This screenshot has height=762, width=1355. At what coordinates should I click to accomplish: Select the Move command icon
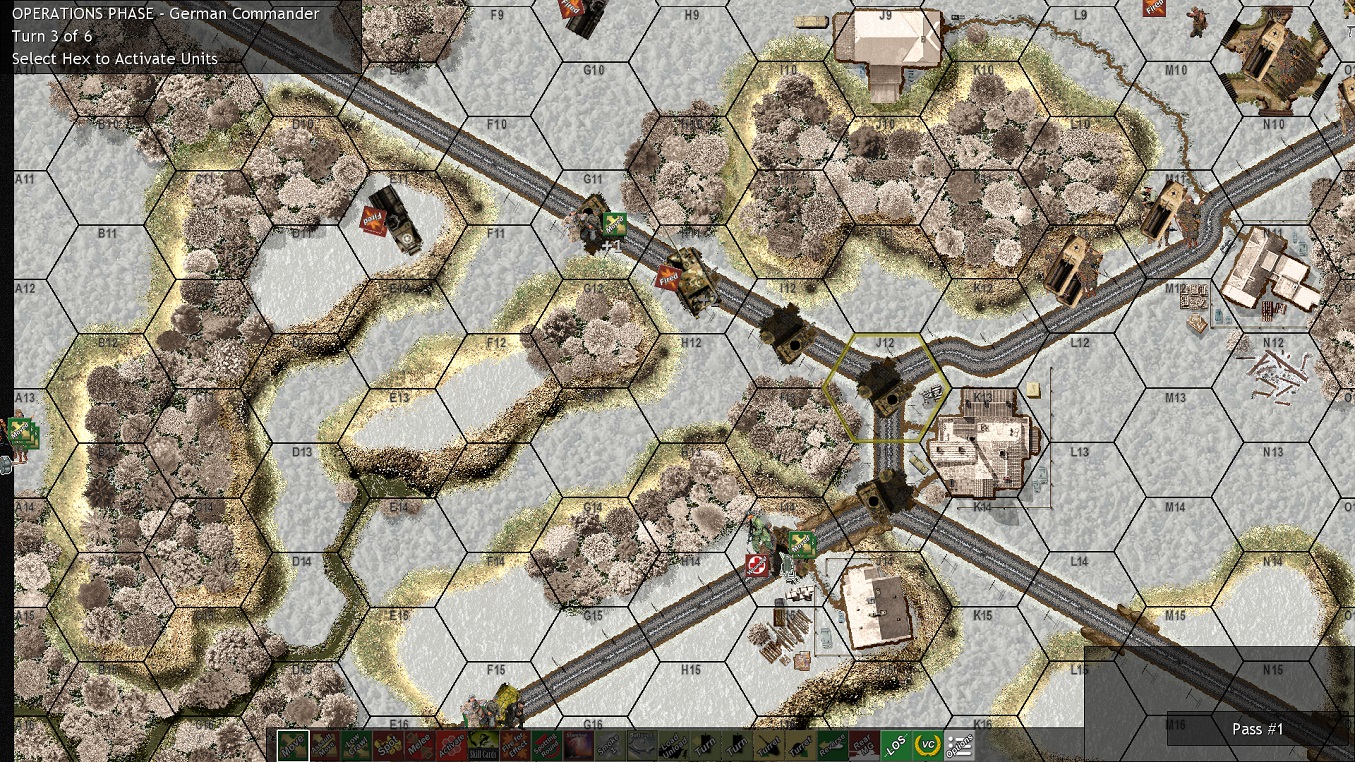(x=292, y=745)
